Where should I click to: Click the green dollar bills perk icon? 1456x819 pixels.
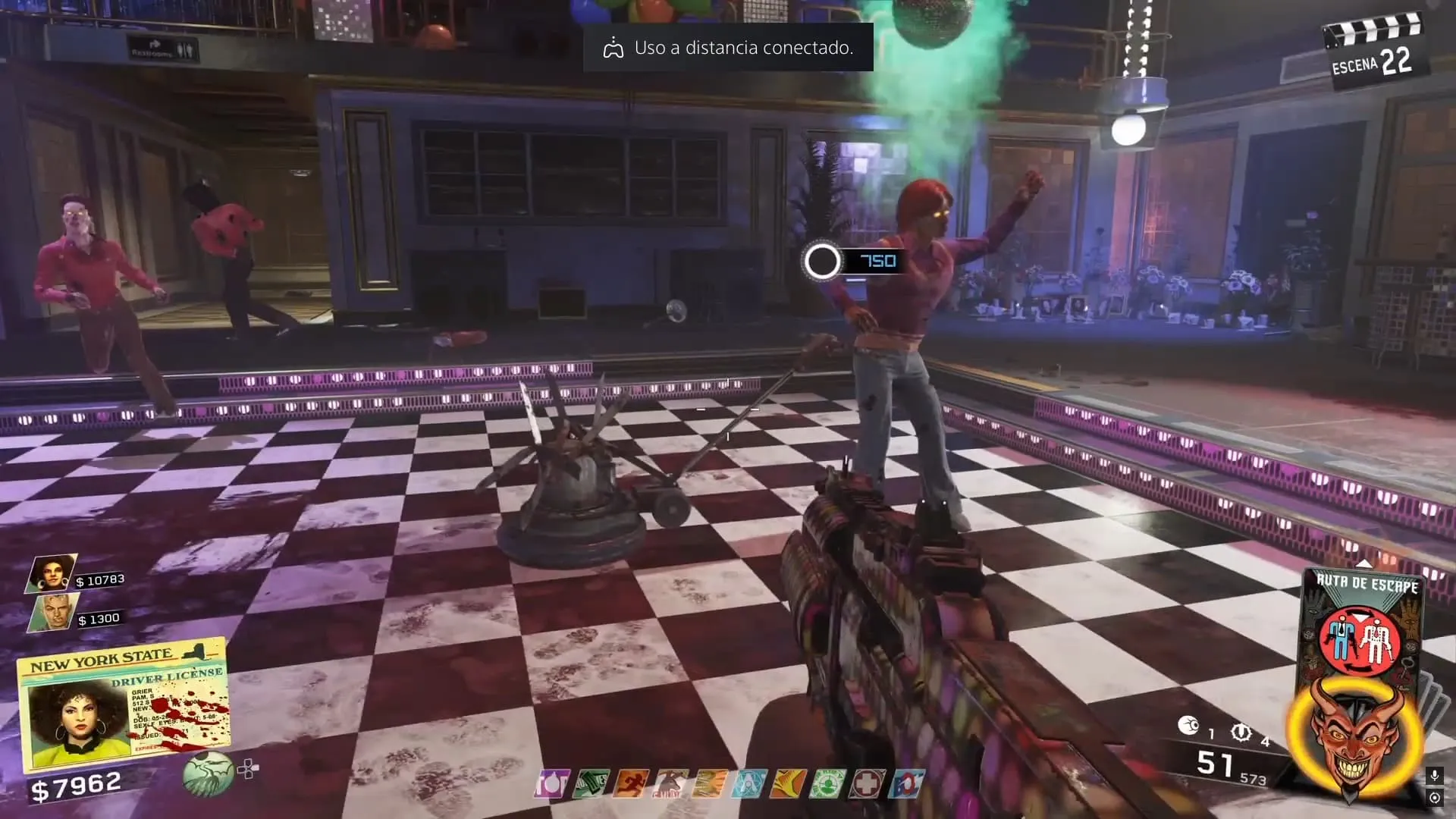(x=592, y=784)
